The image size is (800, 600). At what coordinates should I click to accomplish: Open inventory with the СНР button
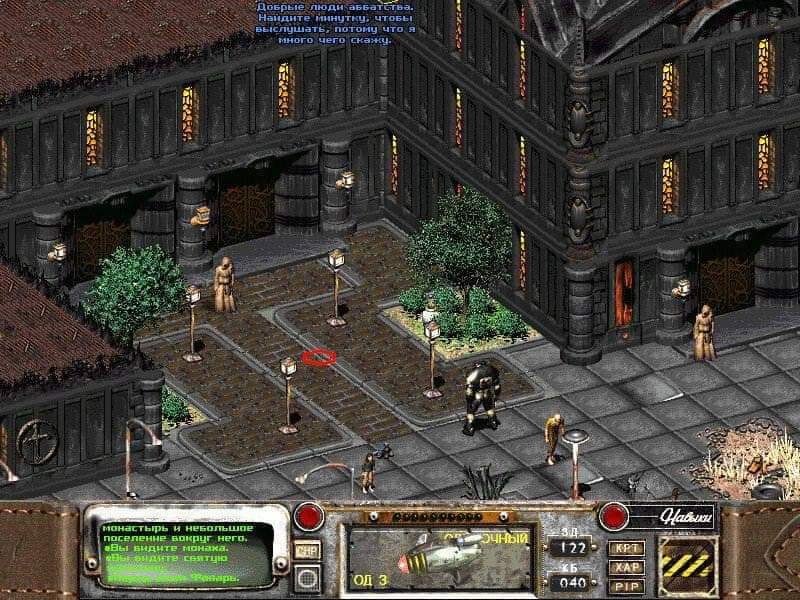(x=307, y=550)
